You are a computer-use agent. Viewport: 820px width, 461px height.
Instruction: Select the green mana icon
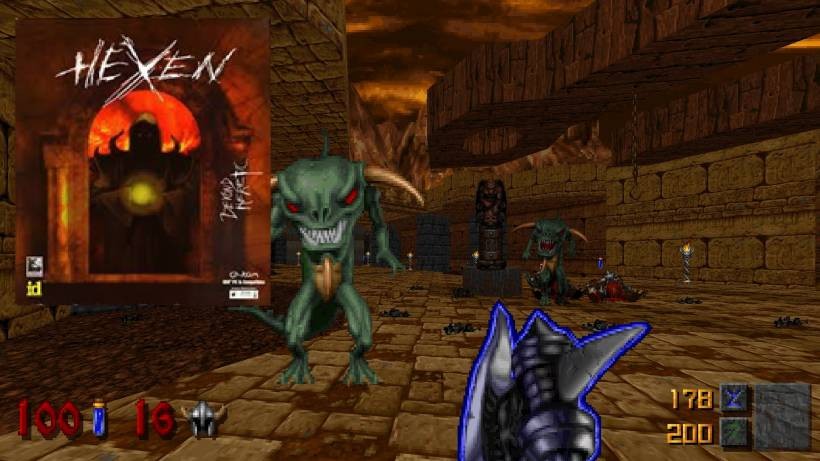point(732,432)
